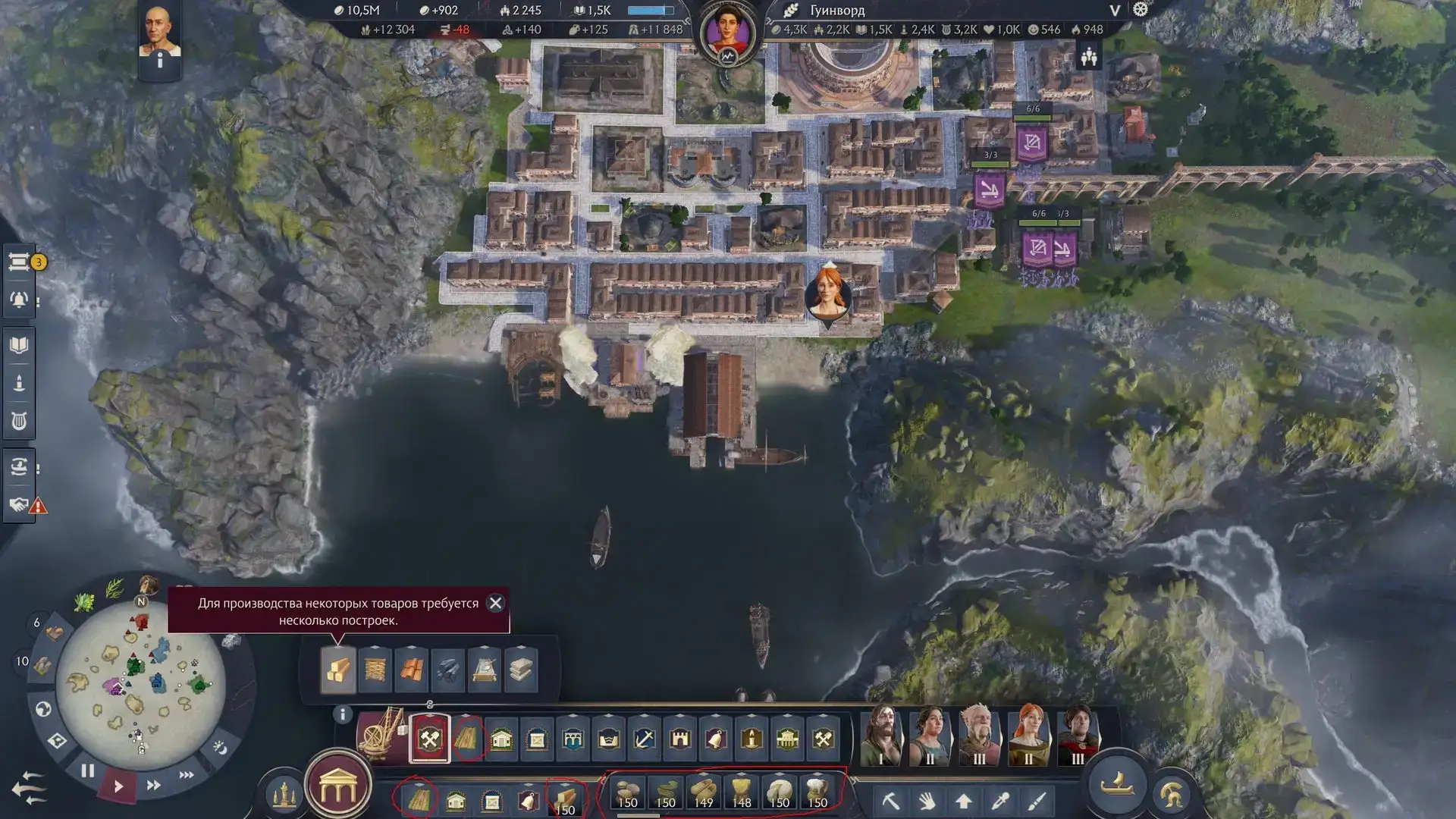Set game speed to triple fast-forward
This screenshot has height=819, width=1456.
(187, 774)
